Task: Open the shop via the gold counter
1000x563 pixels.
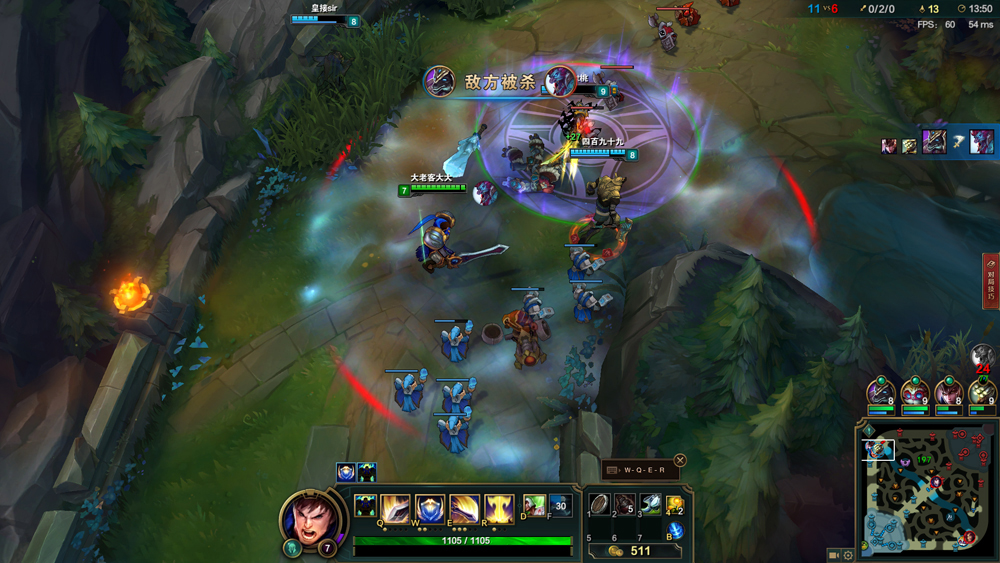Action: (x=630, y=550)
